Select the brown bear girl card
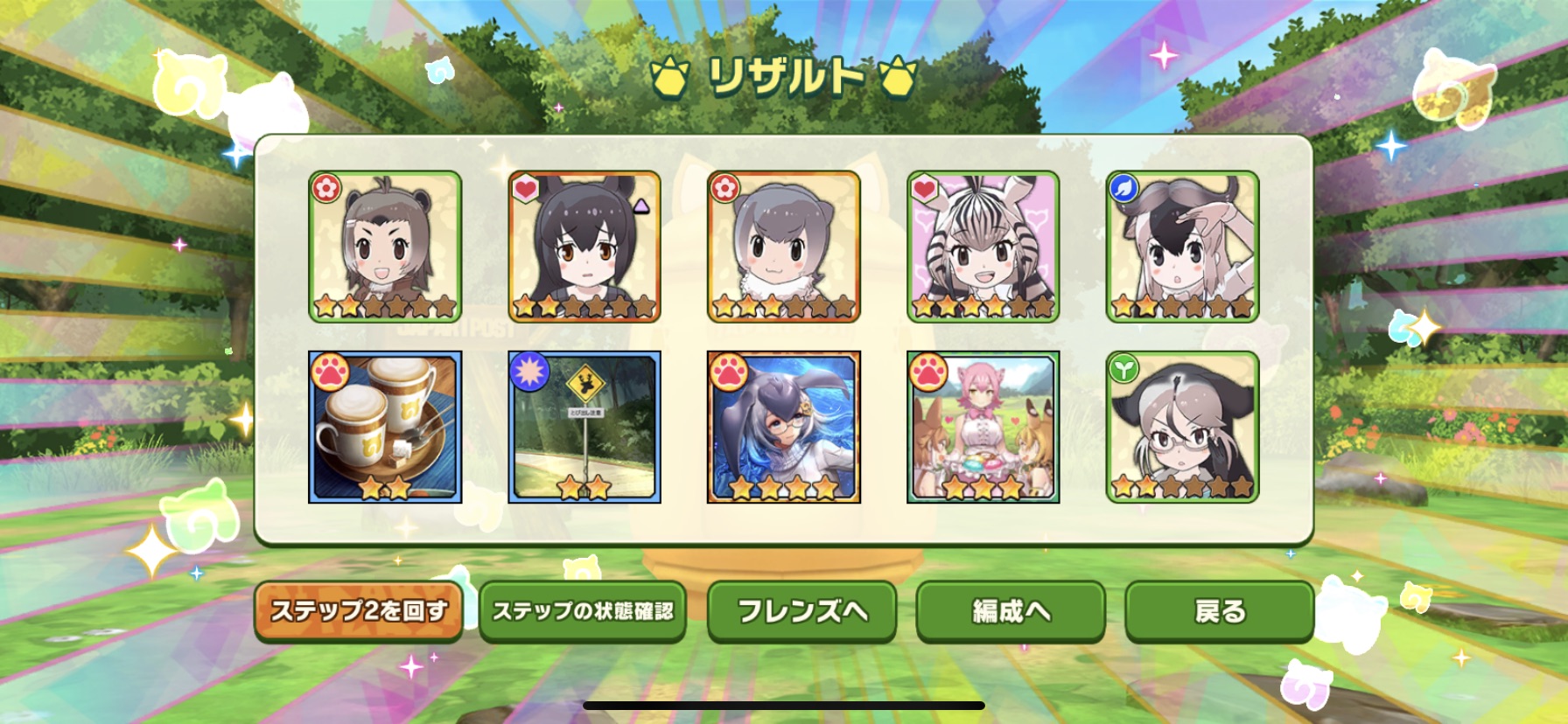This screenshot has height=724, width=1568. (385, 247)
